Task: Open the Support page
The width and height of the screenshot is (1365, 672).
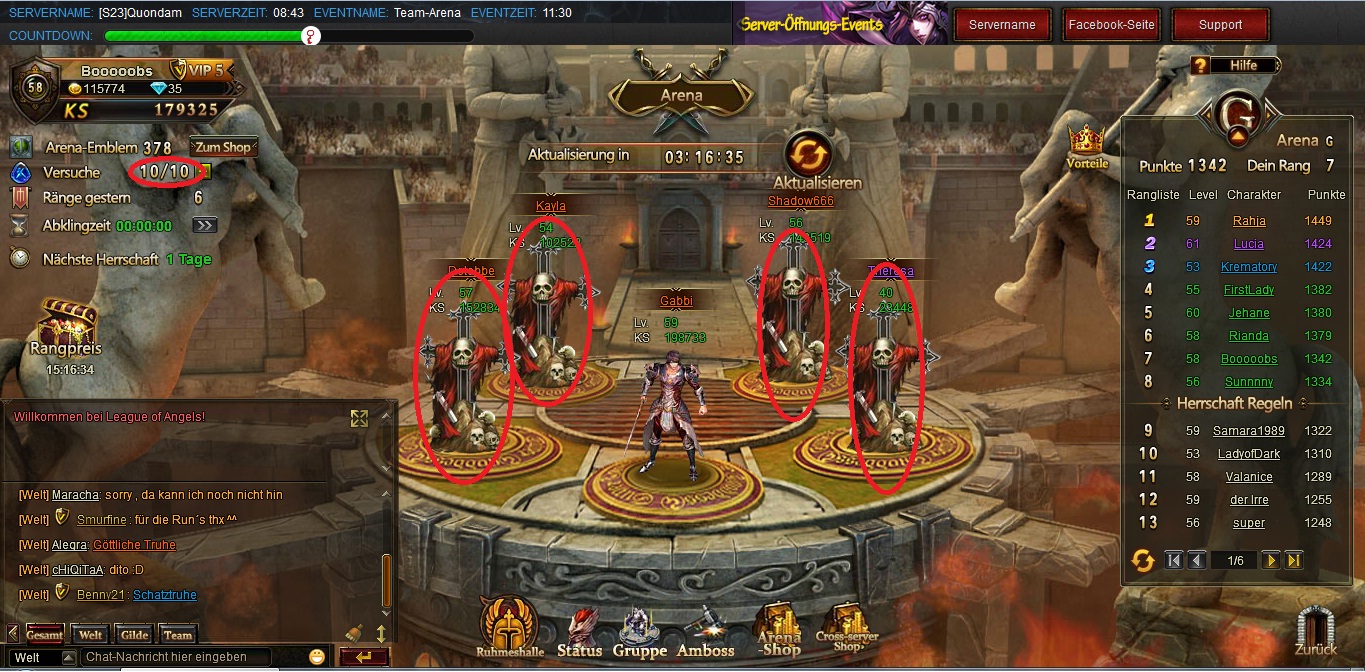Action: (x=1220, y=25)
